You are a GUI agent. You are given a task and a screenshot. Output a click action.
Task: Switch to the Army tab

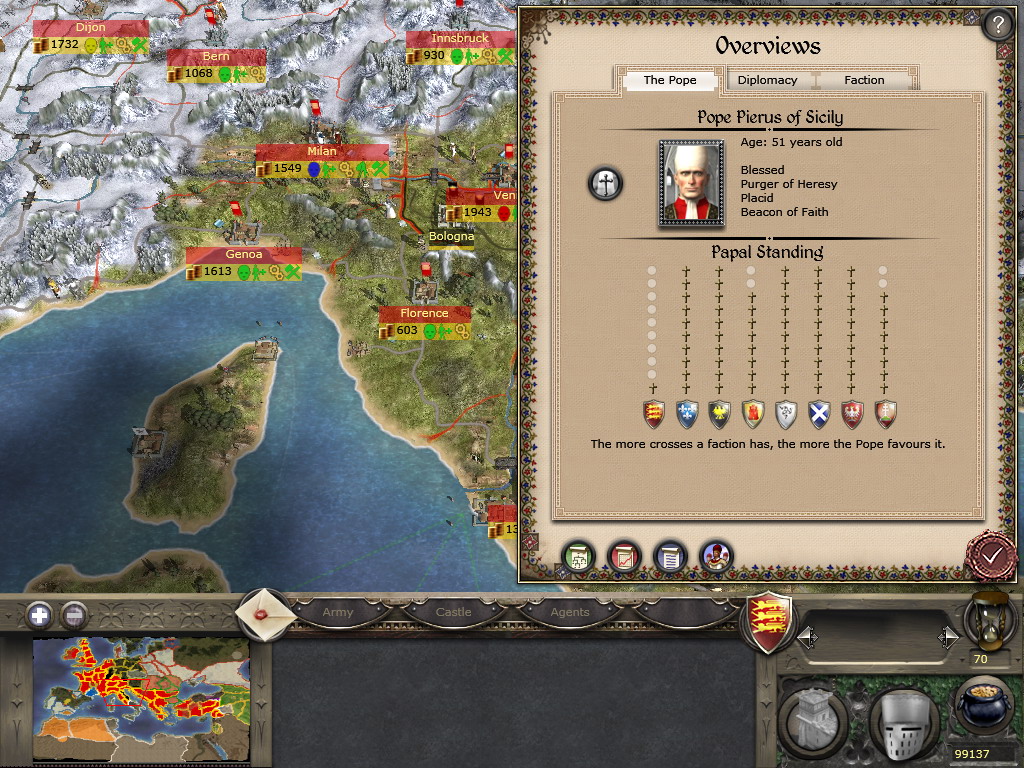338,612
